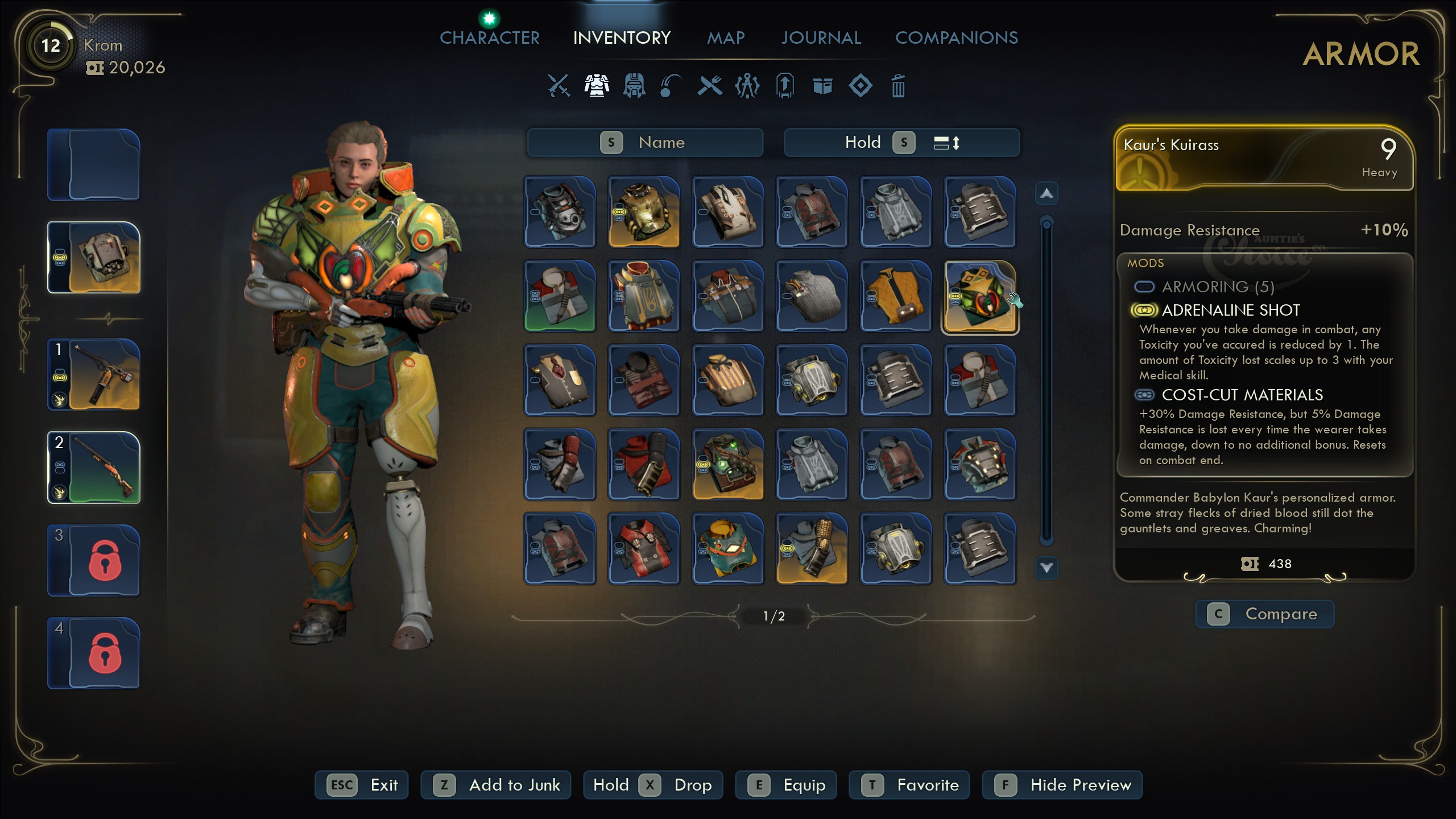Image resolution: width=1456 pixels, height=819 pixels.
Task: Open the Journal tab
Action: point(821,38)
